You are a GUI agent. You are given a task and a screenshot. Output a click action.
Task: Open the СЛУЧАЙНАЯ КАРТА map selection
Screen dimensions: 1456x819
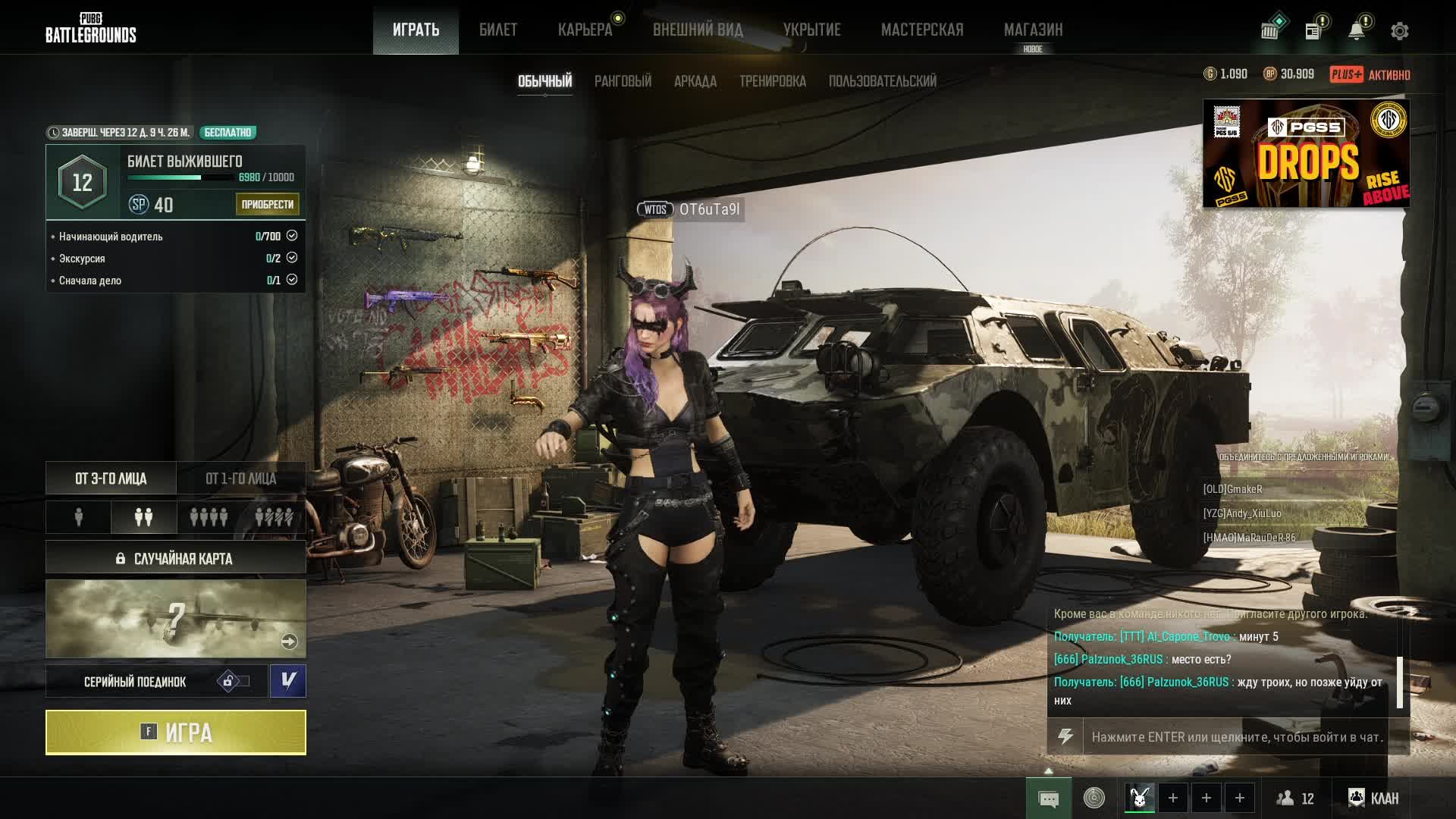176,558
